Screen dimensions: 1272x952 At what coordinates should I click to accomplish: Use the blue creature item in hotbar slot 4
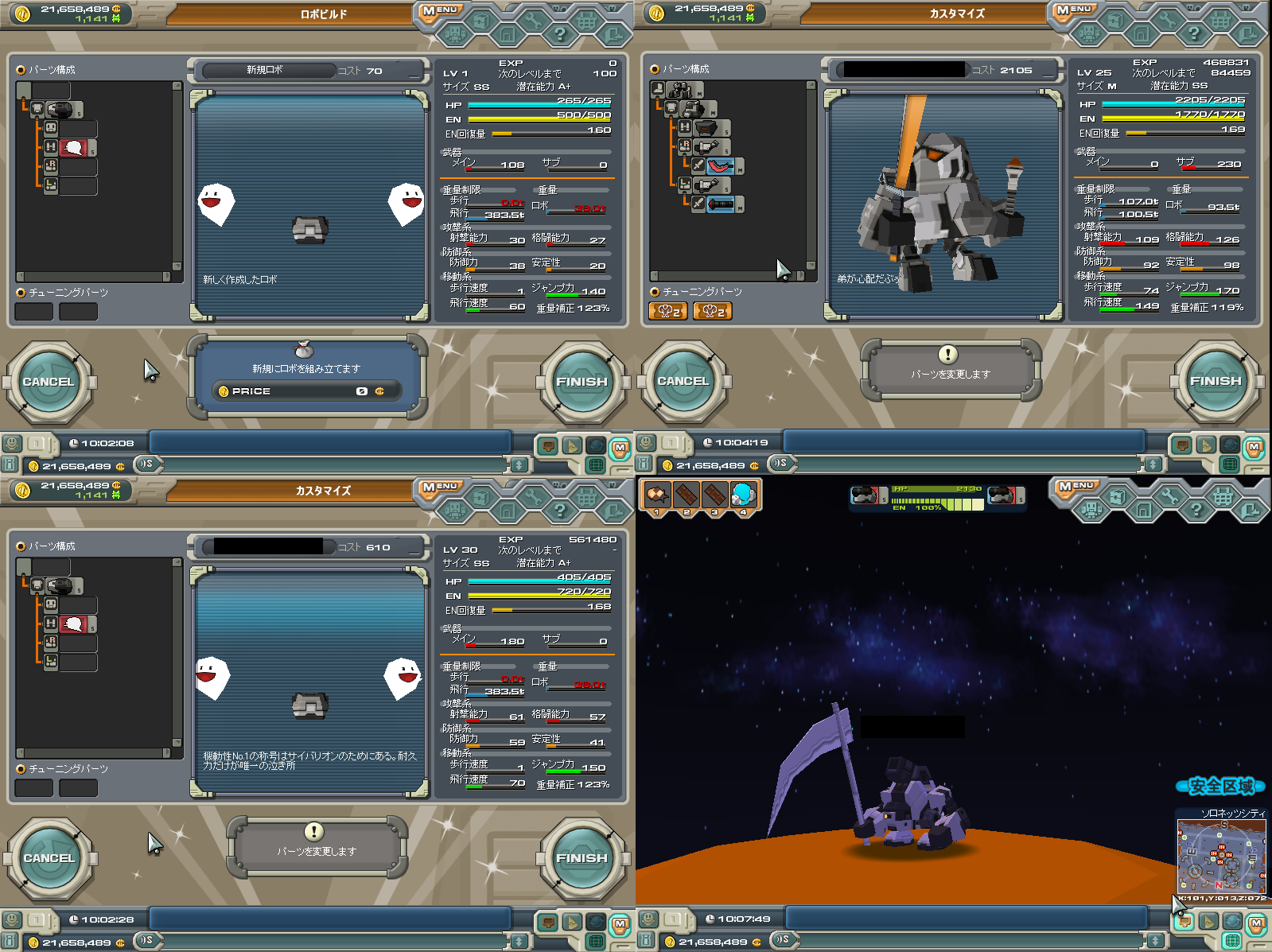click(744, 495)
